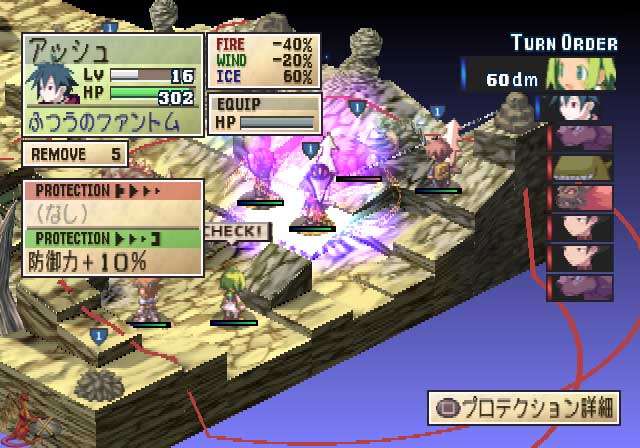Choose the green Protection 防御力+10% entry
Viewport: 640px width, 448px height.
113,251
